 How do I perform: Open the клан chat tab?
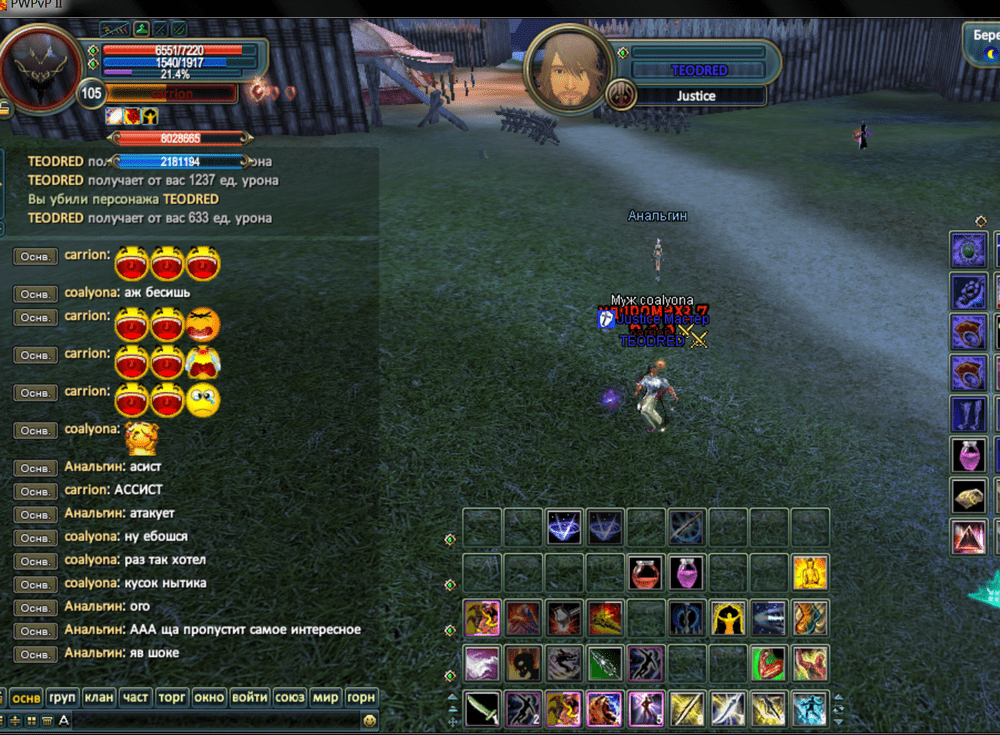click(98, 697)
